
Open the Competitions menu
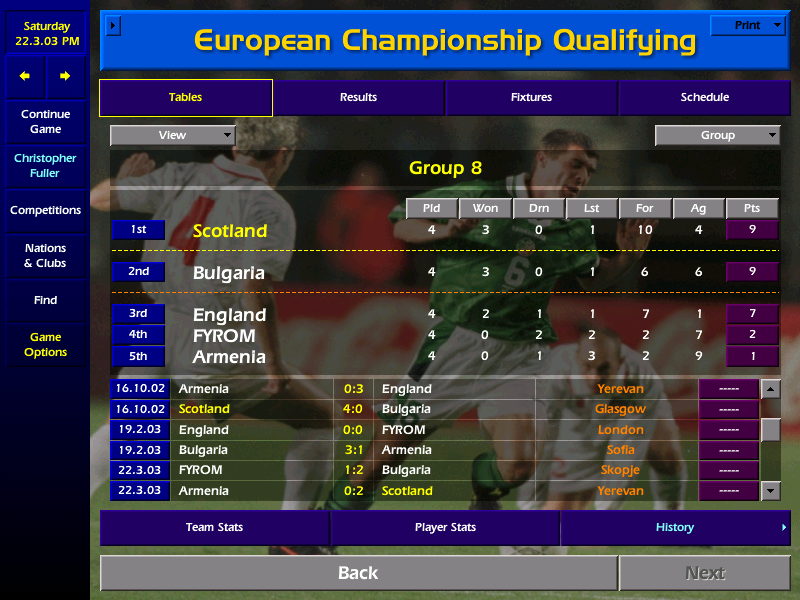[x=45, y=210]
